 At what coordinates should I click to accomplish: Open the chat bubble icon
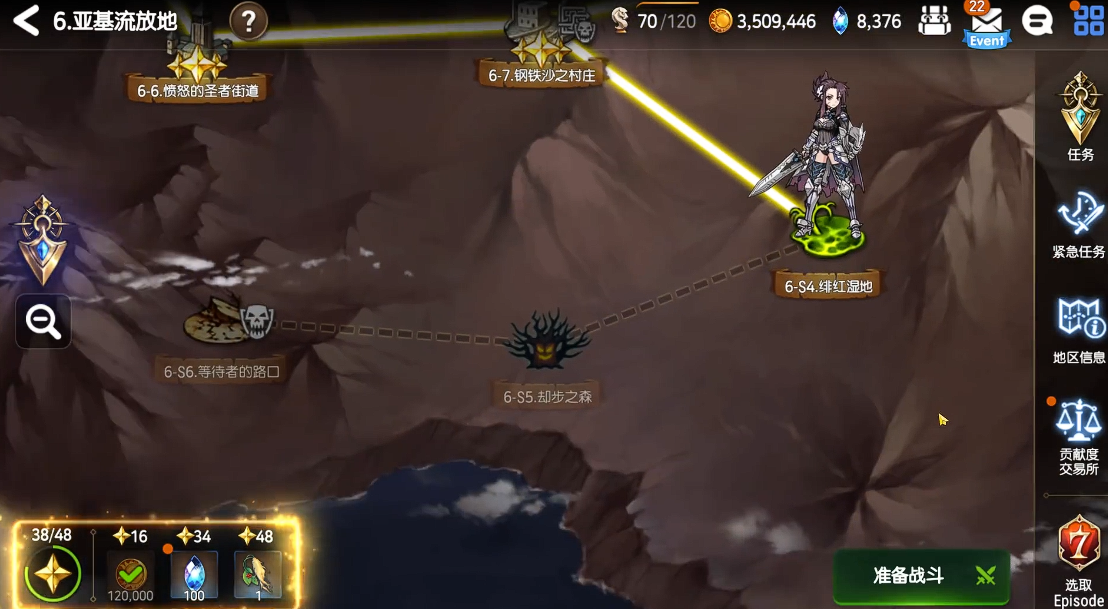coord(1037,21)
